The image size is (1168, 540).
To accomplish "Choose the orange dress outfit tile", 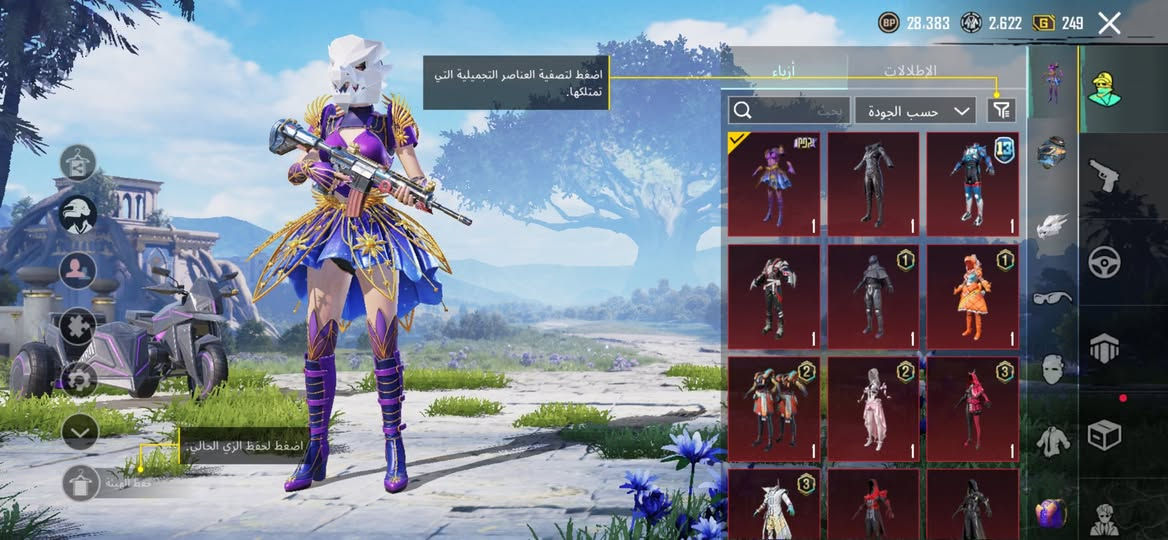I will point(972,295).
